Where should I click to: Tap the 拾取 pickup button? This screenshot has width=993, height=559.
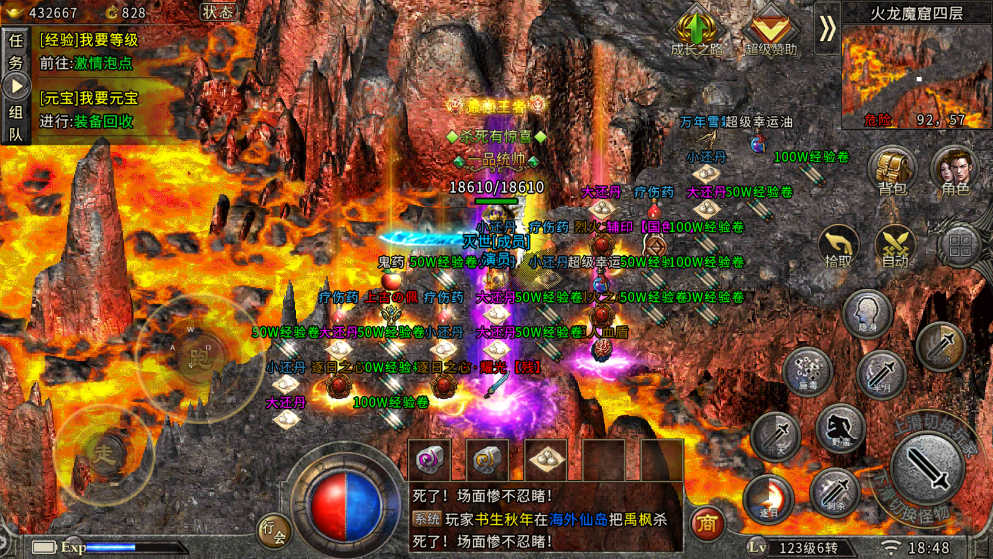838,246
